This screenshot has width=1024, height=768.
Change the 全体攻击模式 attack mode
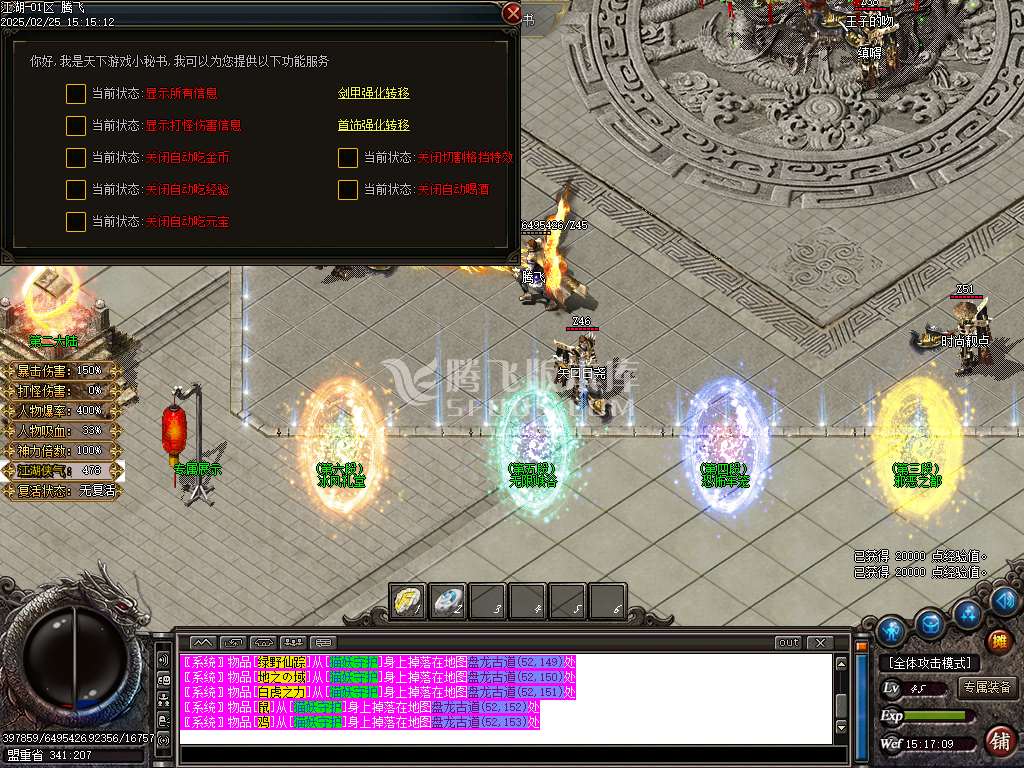click(929, 663)
